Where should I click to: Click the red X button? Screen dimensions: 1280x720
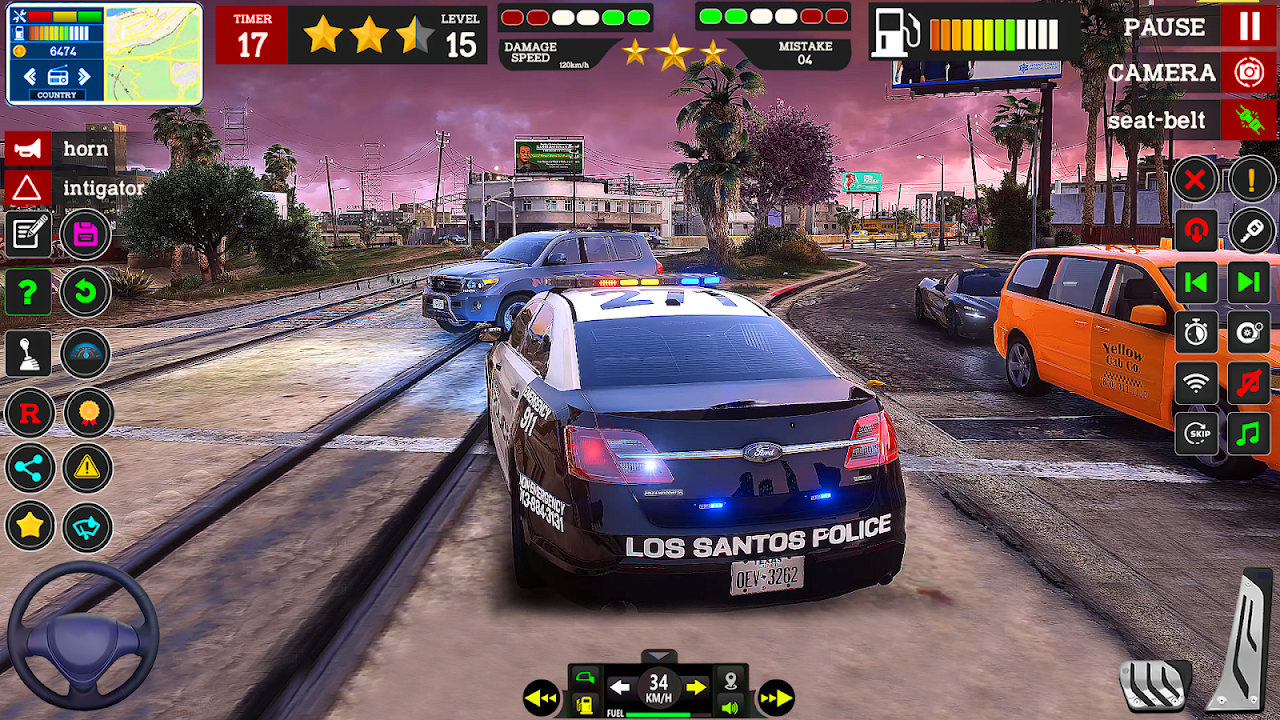pos(1196,181)
